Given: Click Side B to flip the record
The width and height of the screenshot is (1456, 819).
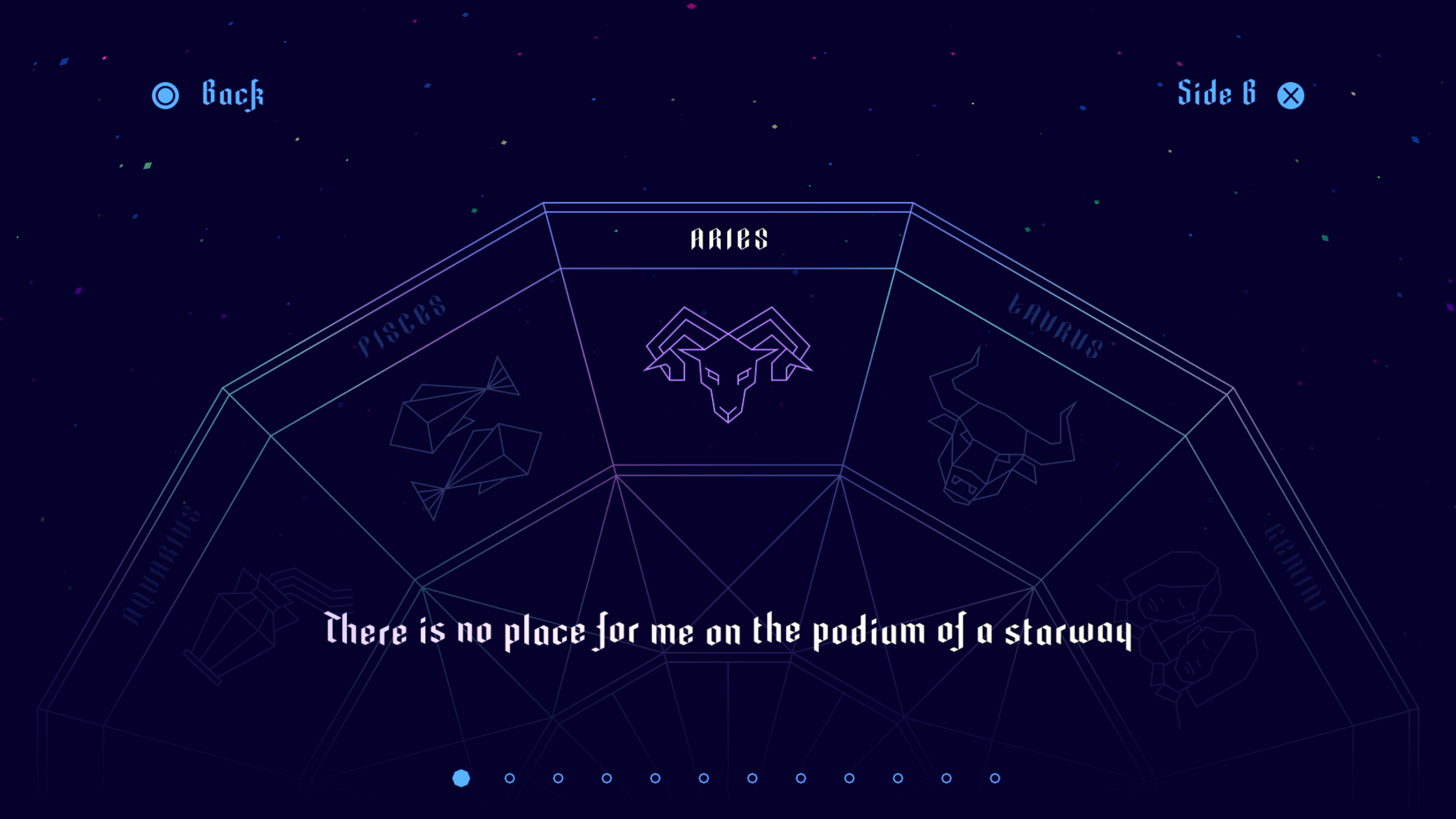Looking at the screenshot, I should coord(1216,94).
